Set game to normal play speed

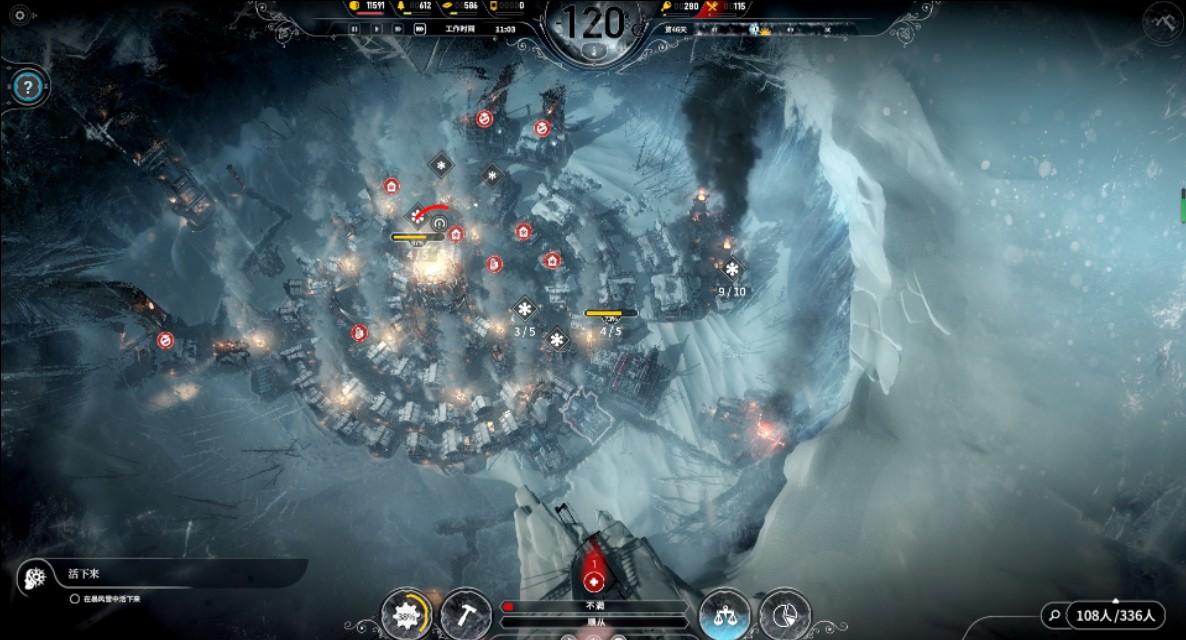tap(376, 29)
